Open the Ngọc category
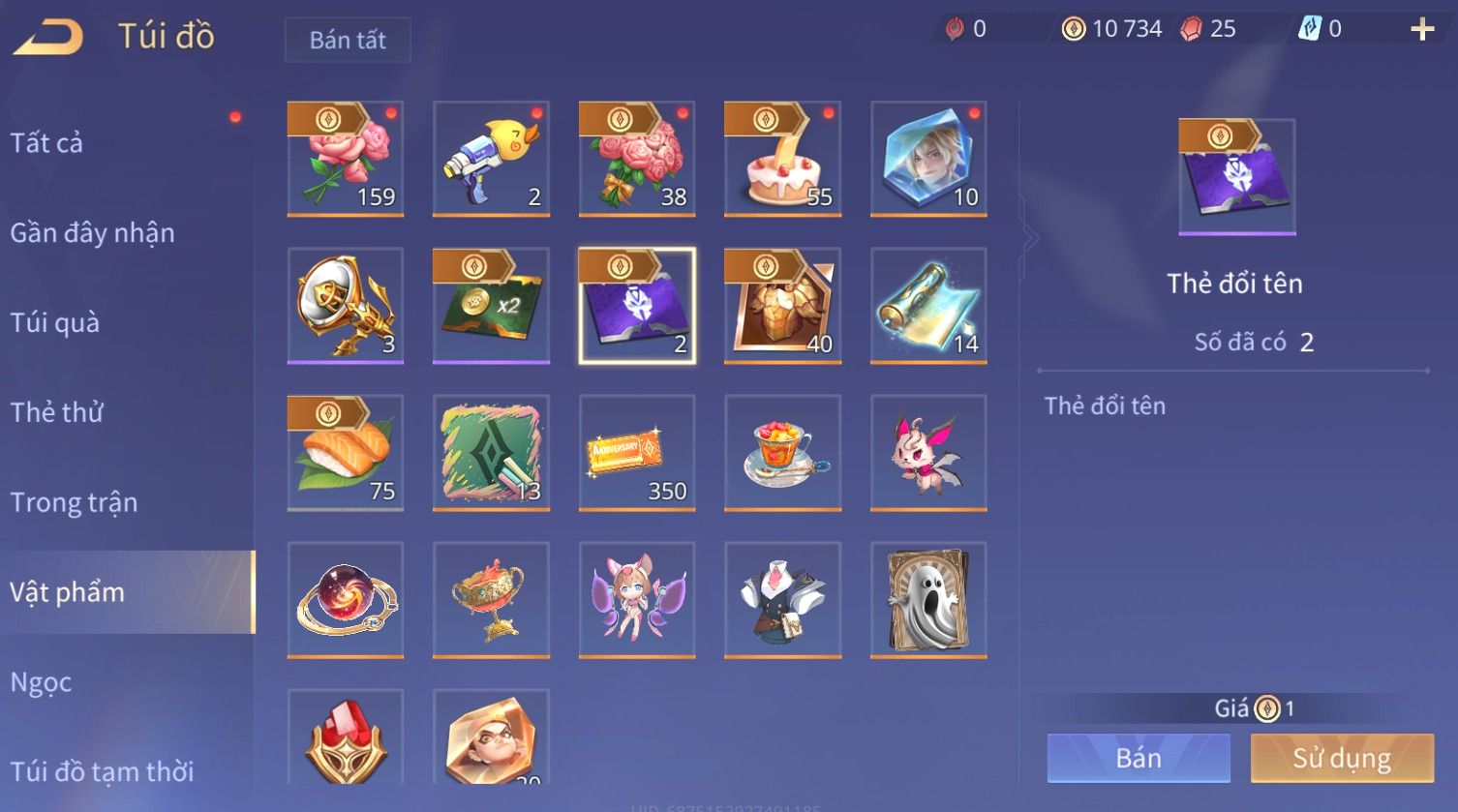 [x=41, y=682]
